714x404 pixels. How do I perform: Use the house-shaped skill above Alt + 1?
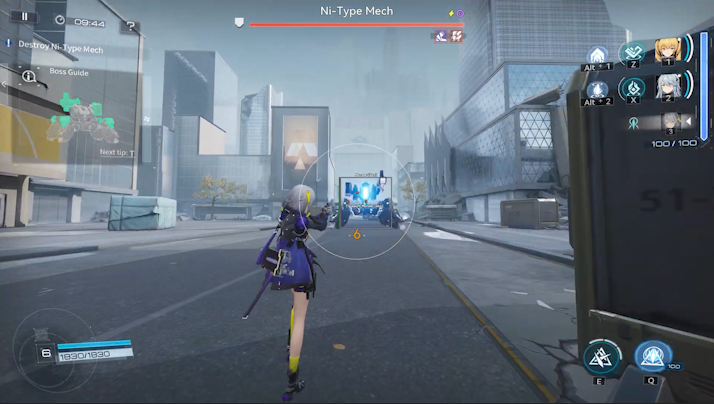point(598,54)
